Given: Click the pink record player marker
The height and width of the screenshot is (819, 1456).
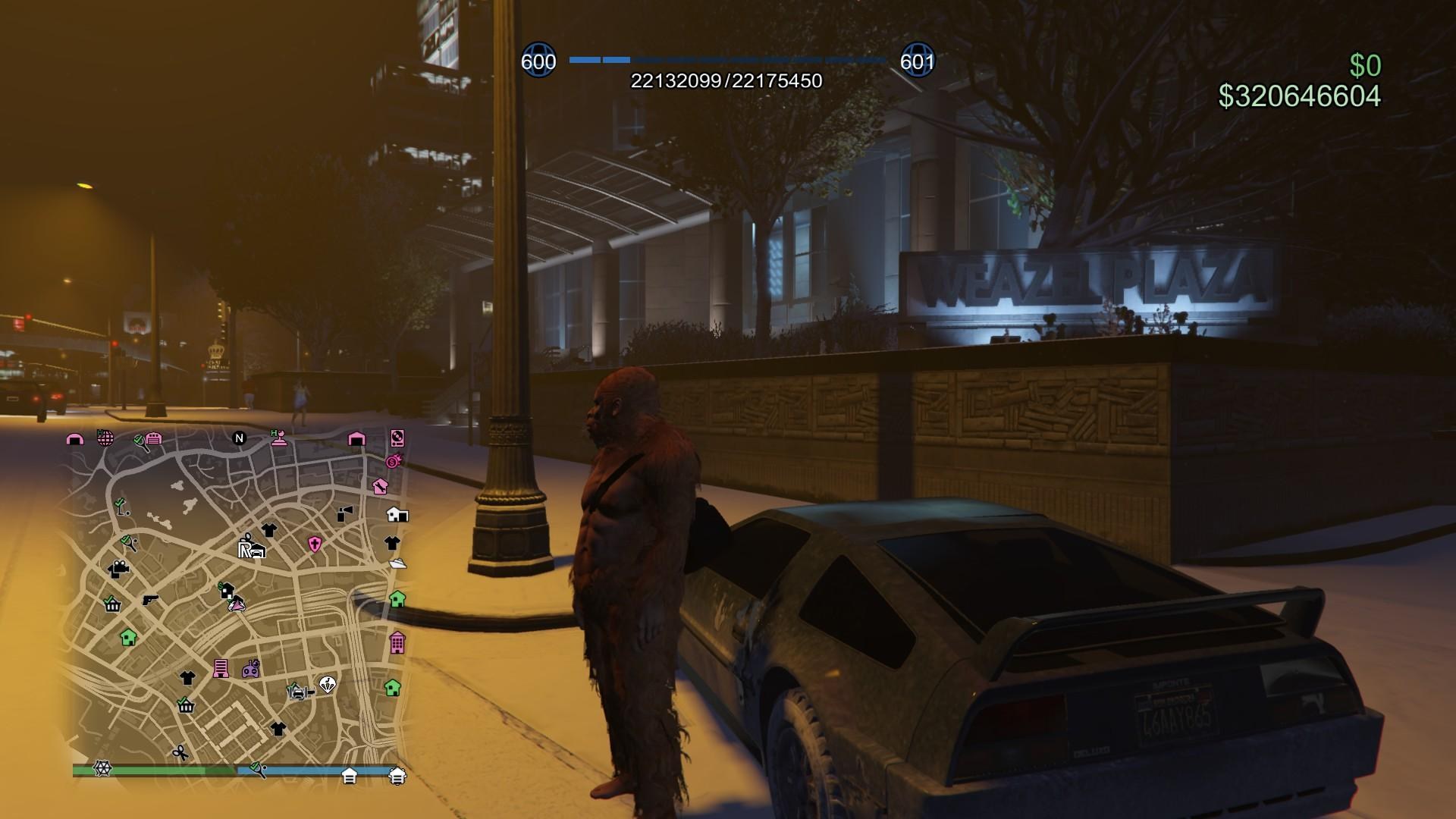Looking at the screenshot, I should pos(397,438).
